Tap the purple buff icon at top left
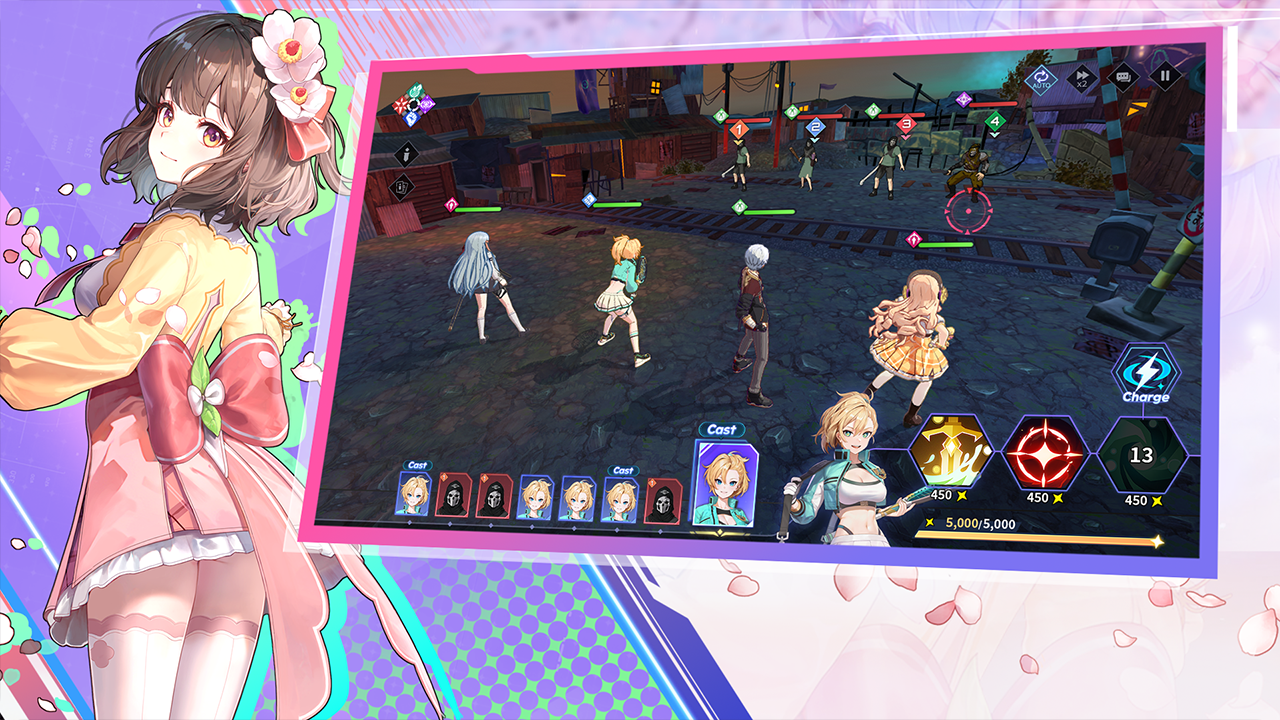 (426, 105)
